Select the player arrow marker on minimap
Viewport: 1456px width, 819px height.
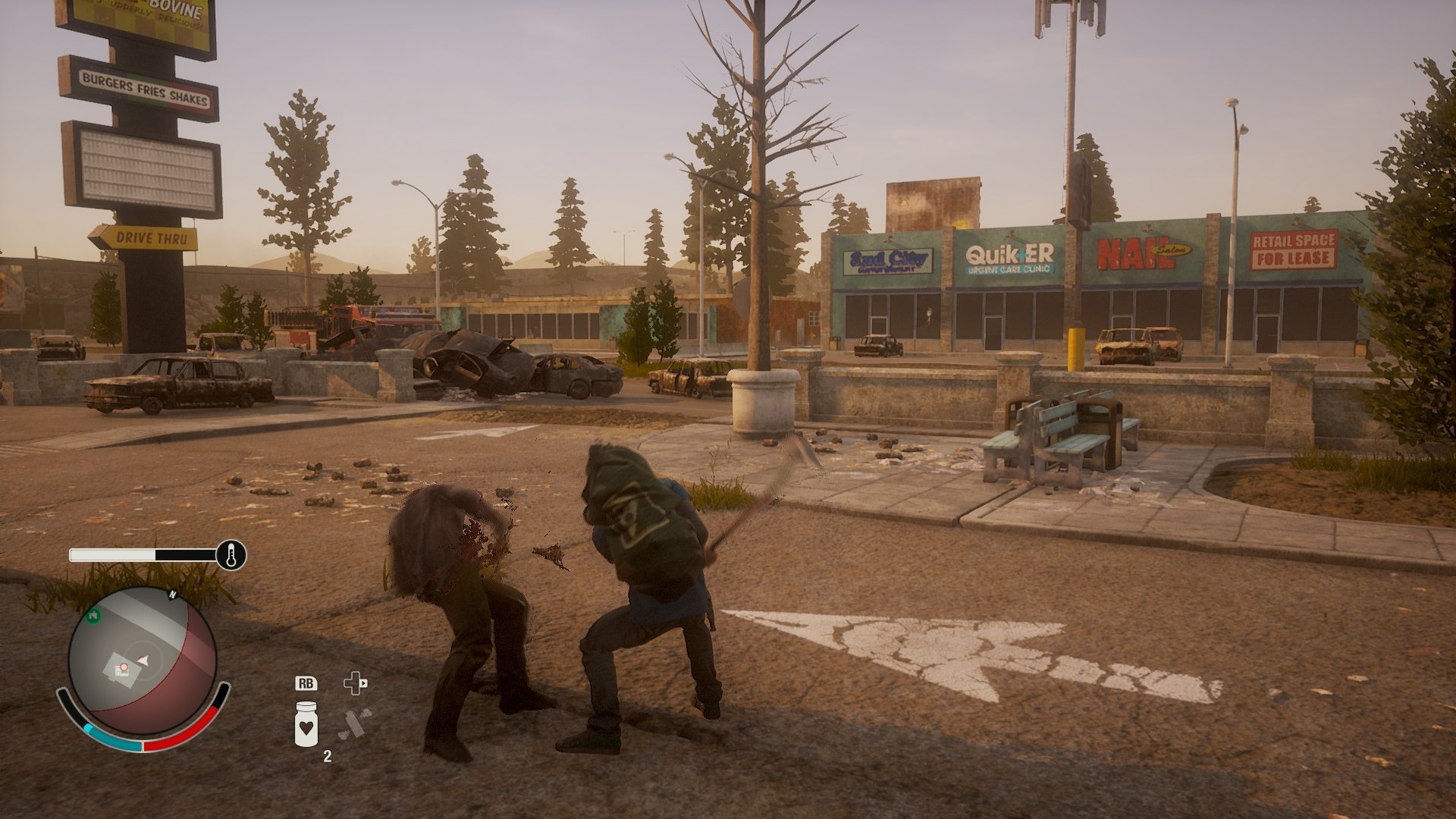[x=143, y=660]
